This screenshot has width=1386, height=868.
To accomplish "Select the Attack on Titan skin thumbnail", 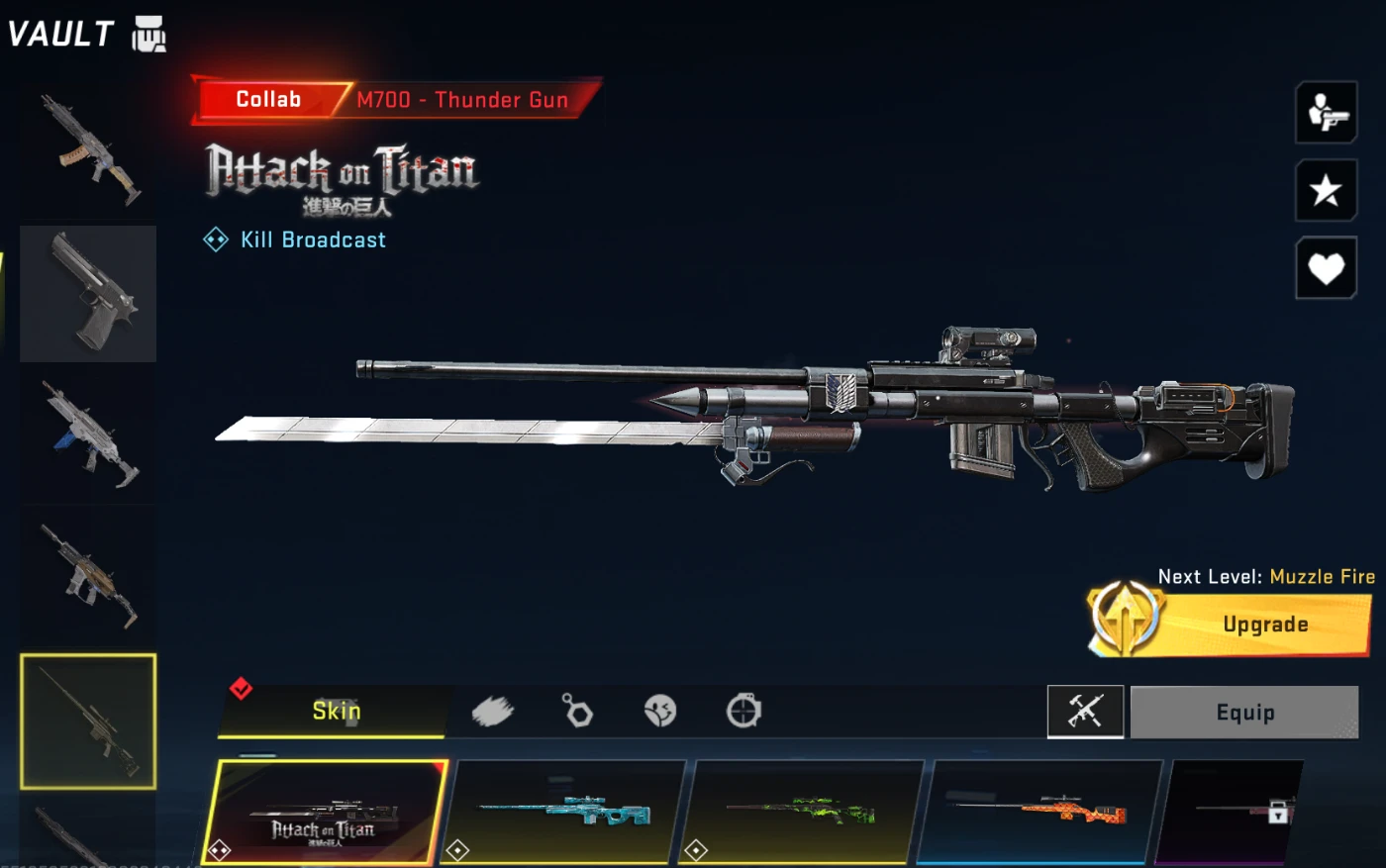I will (325, 814).
